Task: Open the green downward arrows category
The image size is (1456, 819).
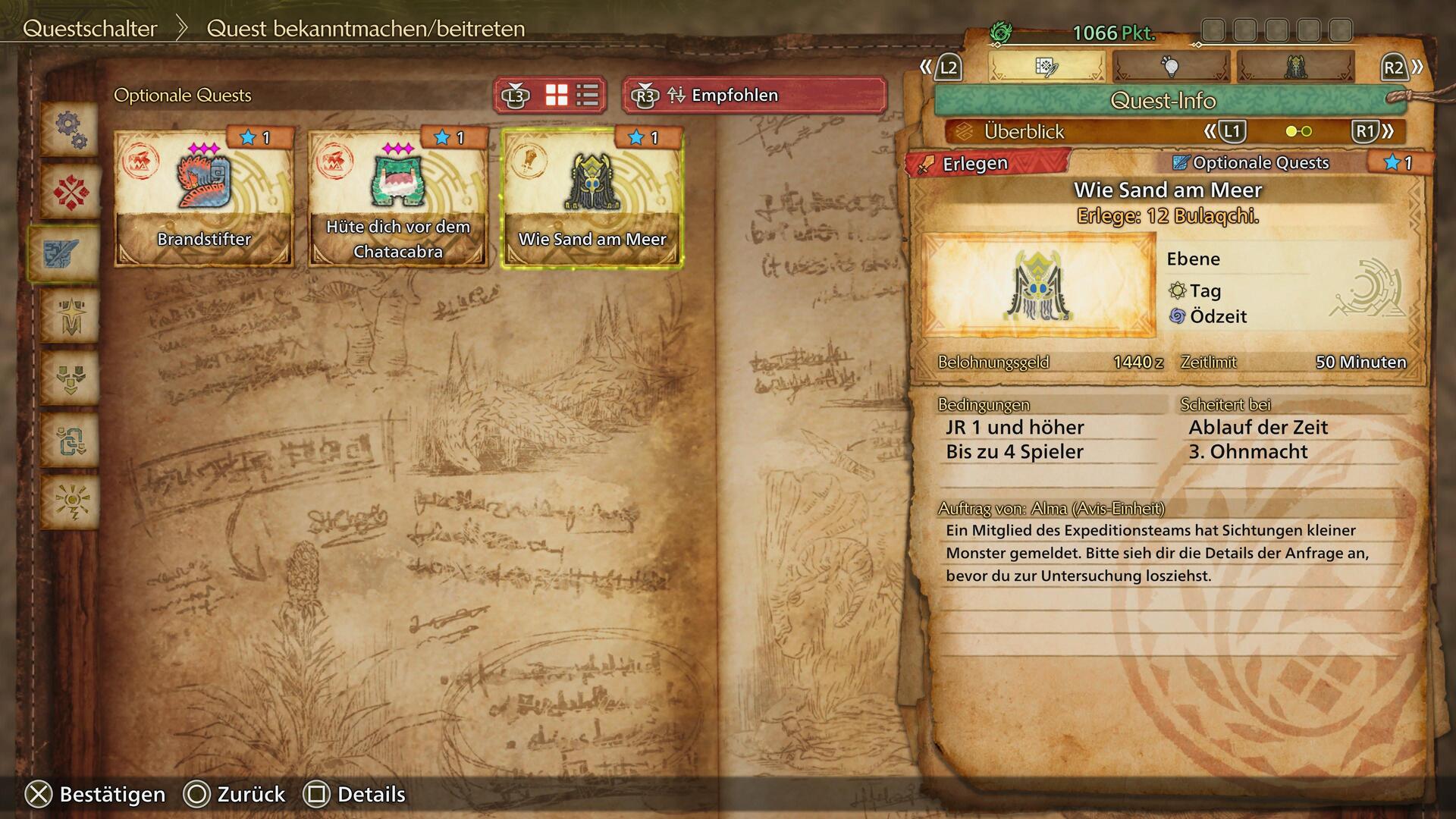Action: tap(71, 378)
